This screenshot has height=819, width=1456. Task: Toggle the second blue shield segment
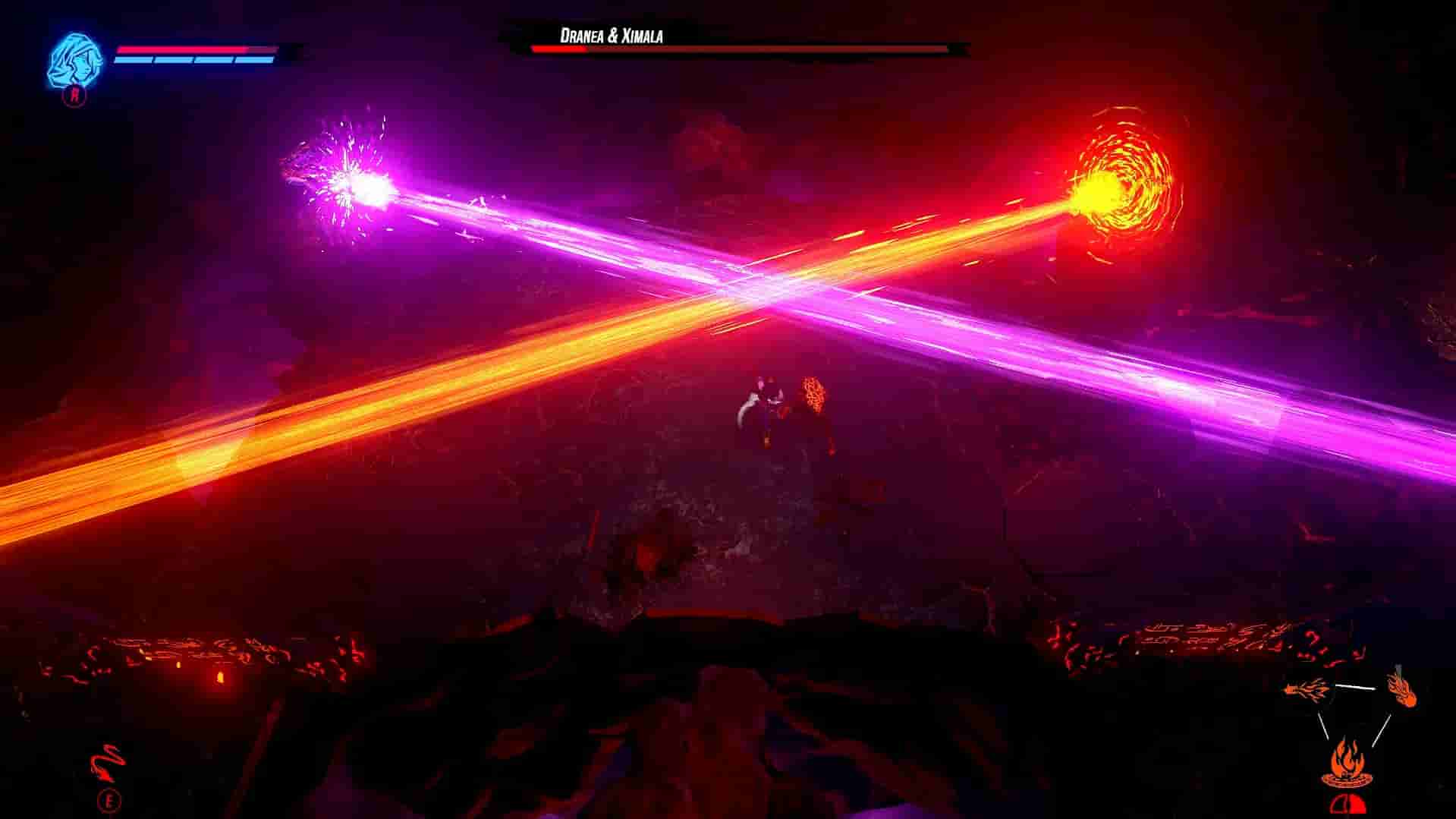174,61
